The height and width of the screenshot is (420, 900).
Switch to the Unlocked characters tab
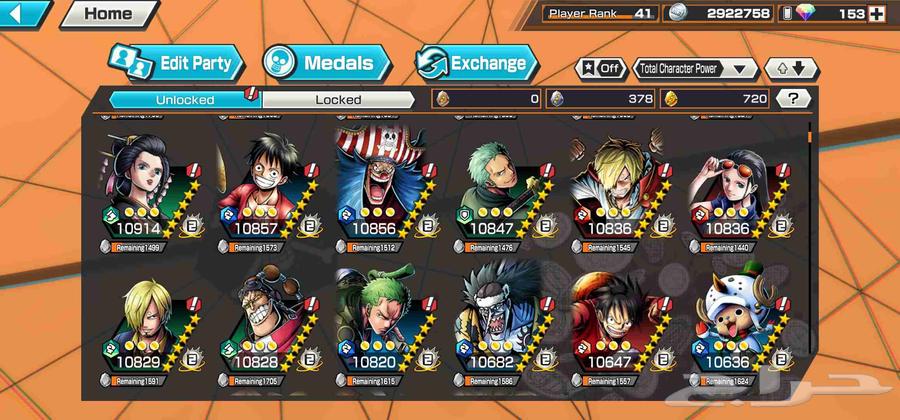[x=184, y=99]
